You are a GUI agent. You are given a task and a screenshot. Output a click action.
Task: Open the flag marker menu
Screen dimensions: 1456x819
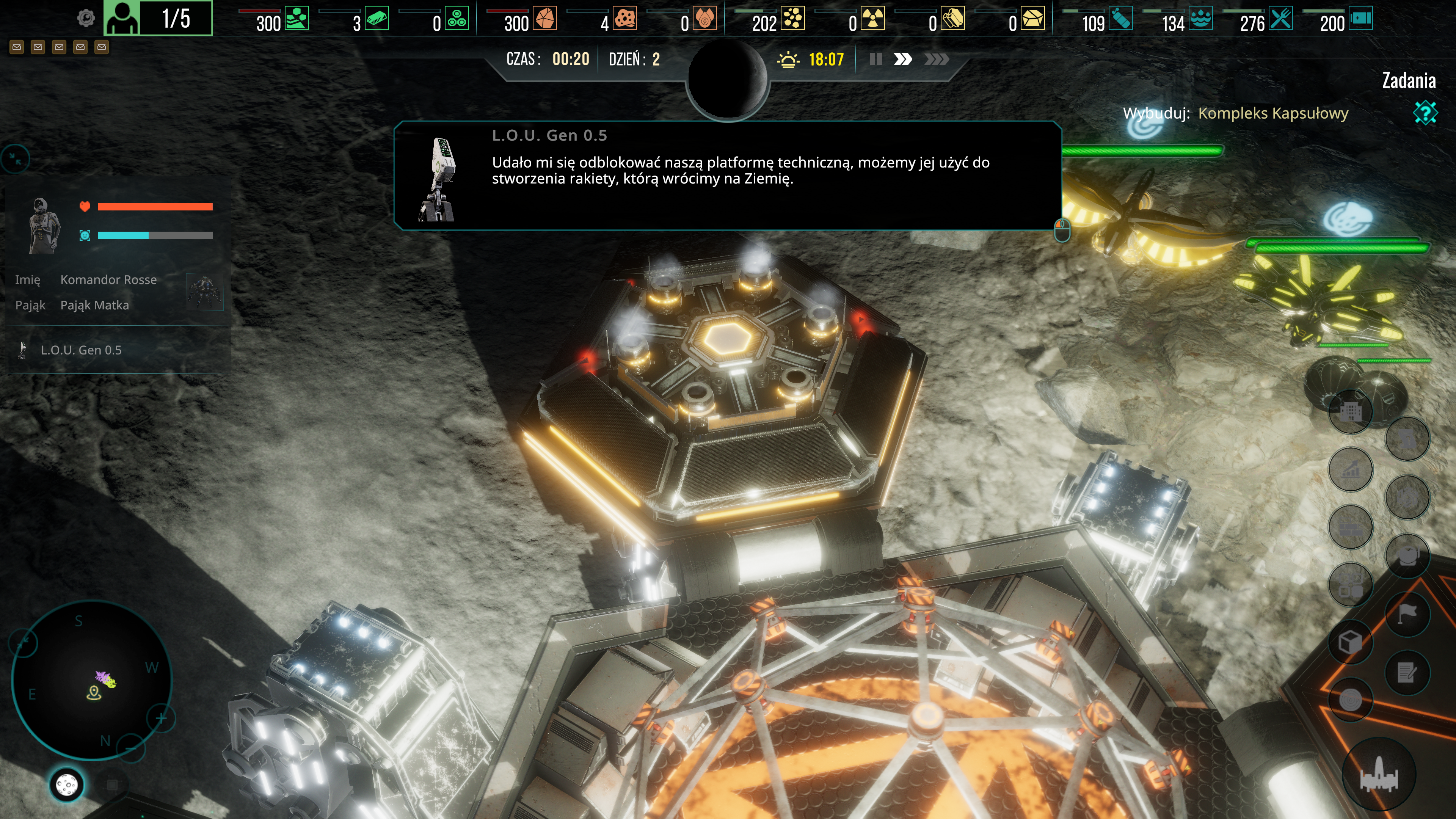tap(1407, 613)
